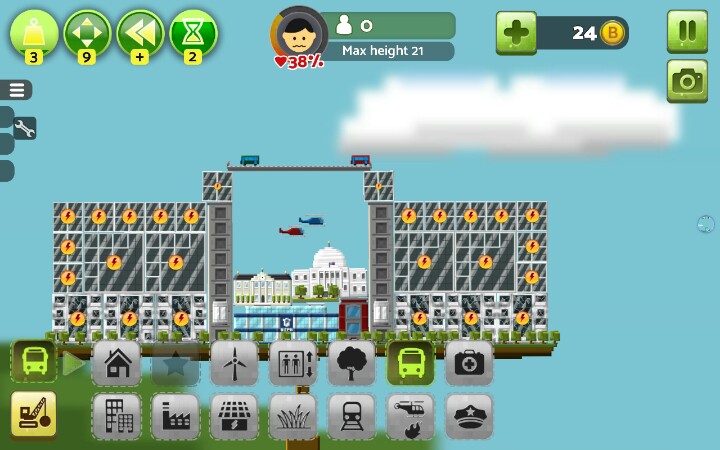
Task: Pick the police cap category
Action: (469, 416)
